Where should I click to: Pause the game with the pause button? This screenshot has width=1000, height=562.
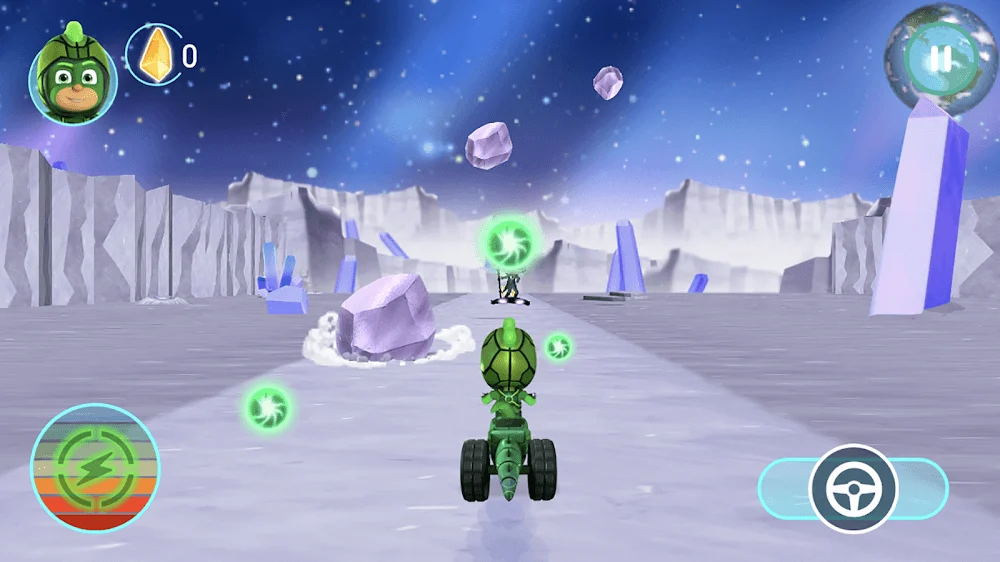[940, 58]
